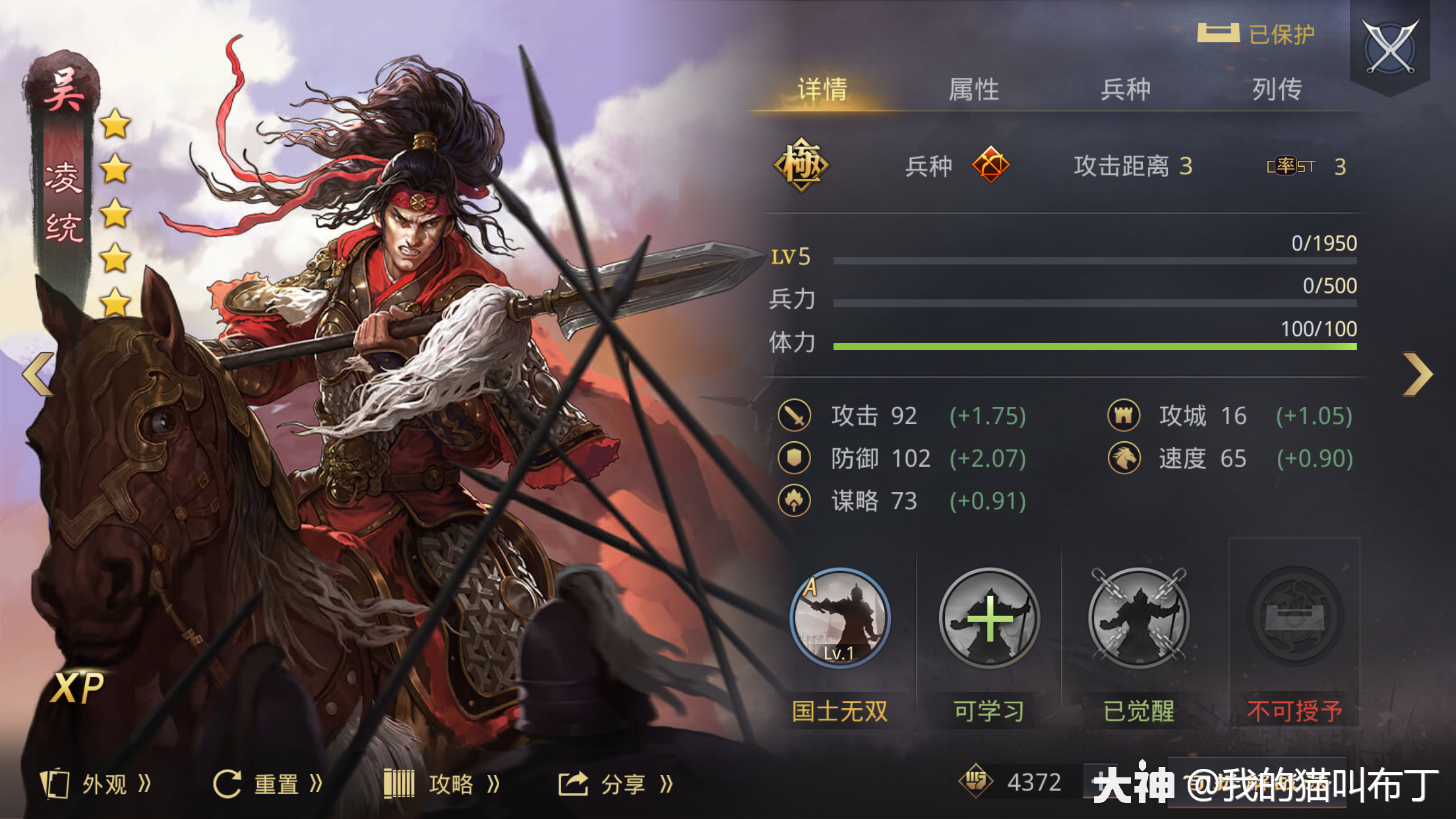Open the crossed swords battle icon top right
Screen dimensions: 1456x819
click(x=1390, y=46)
